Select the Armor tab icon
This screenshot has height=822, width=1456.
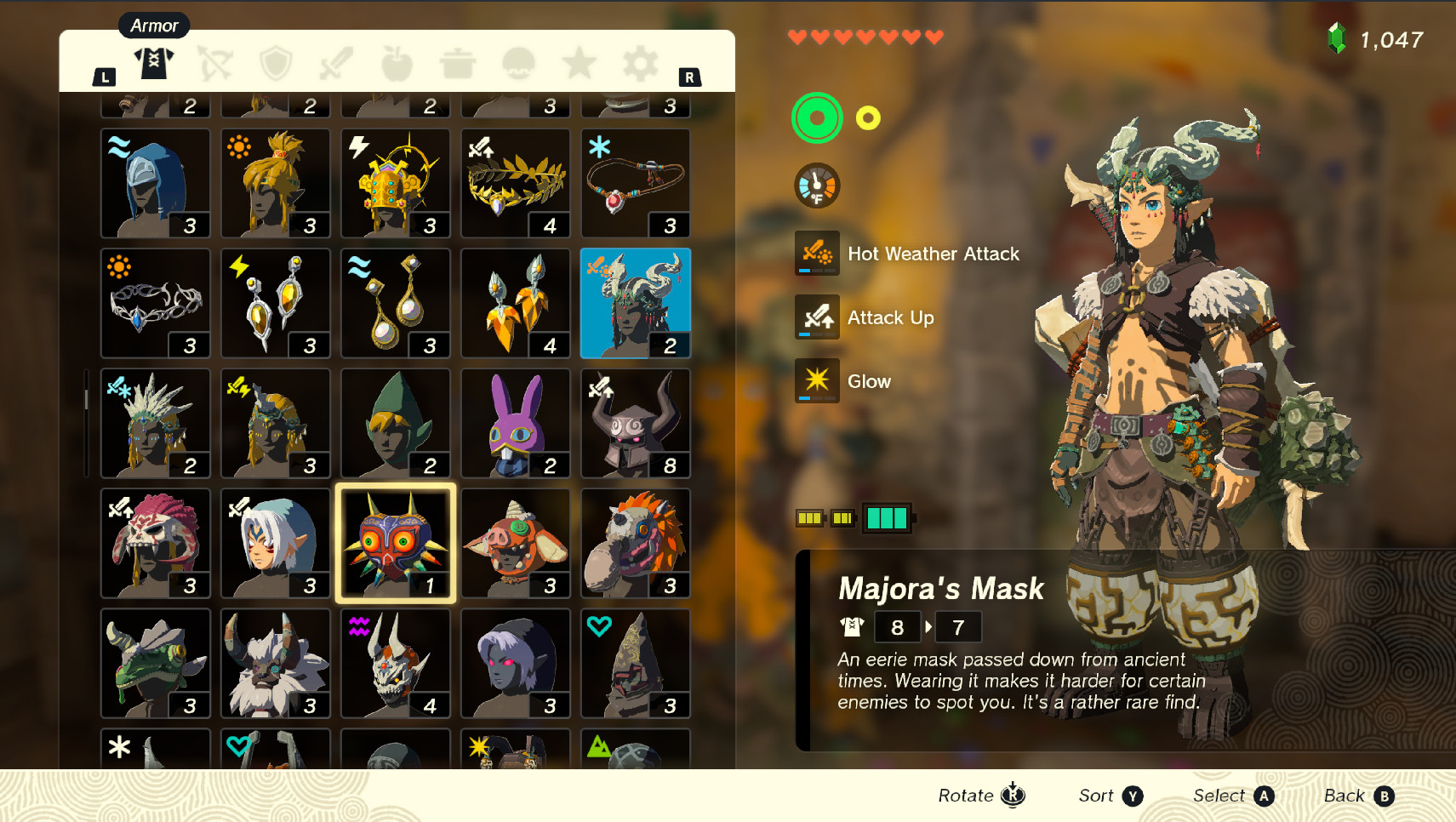(153, 61)
